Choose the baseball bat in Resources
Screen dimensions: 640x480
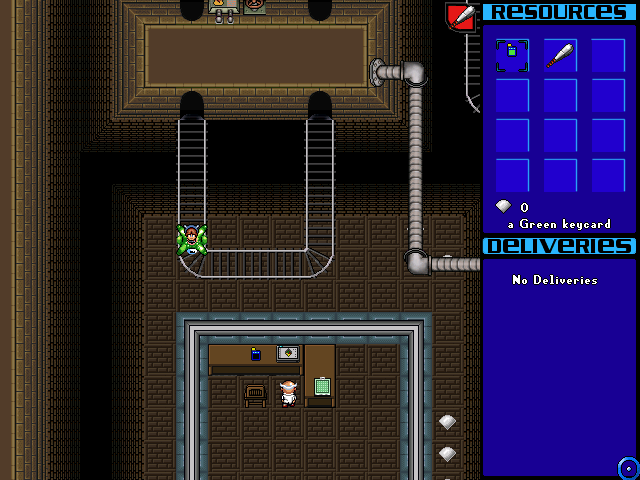(560, 55)
